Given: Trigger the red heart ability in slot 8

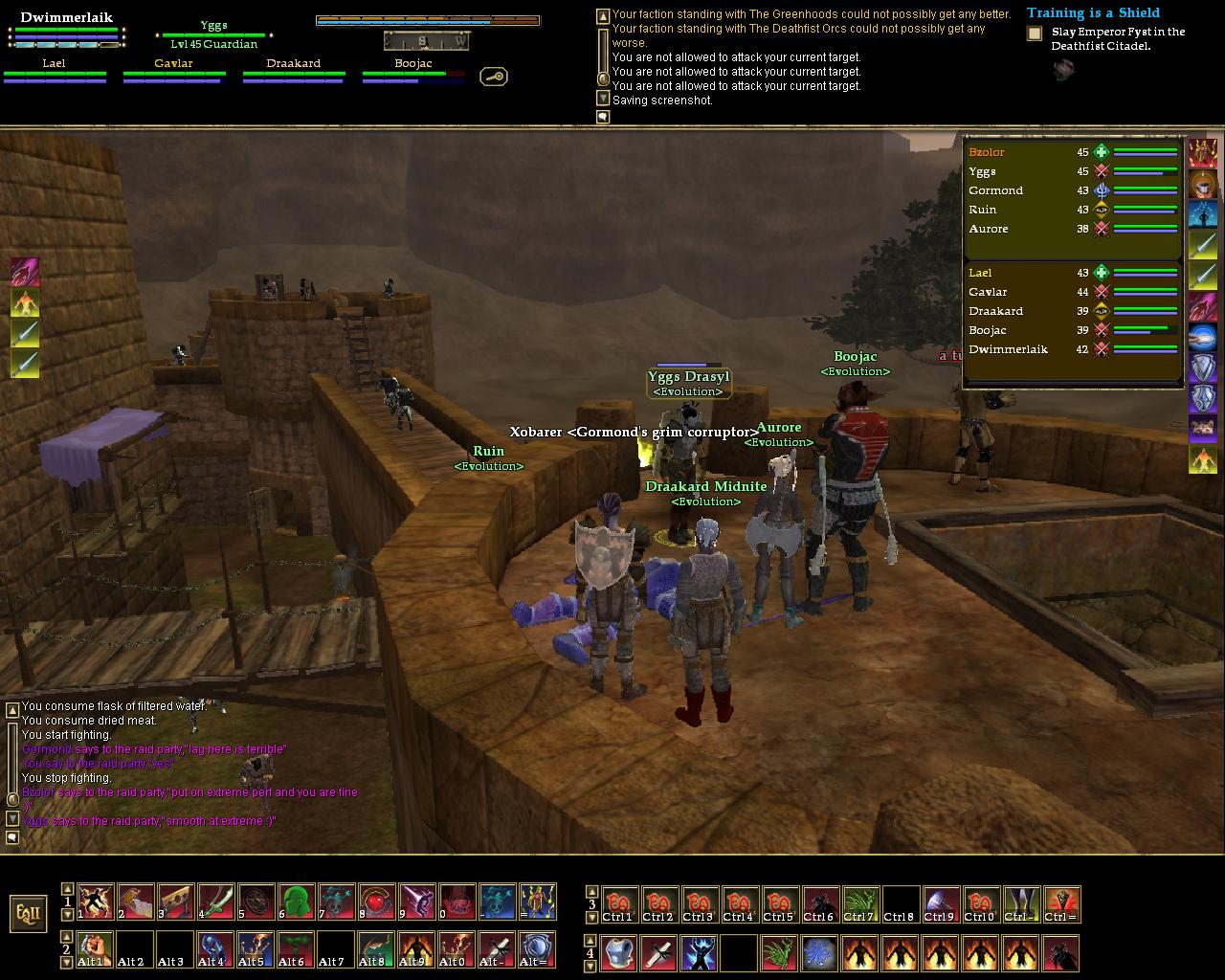Looking at the screenshot, I should click(376, 902).
